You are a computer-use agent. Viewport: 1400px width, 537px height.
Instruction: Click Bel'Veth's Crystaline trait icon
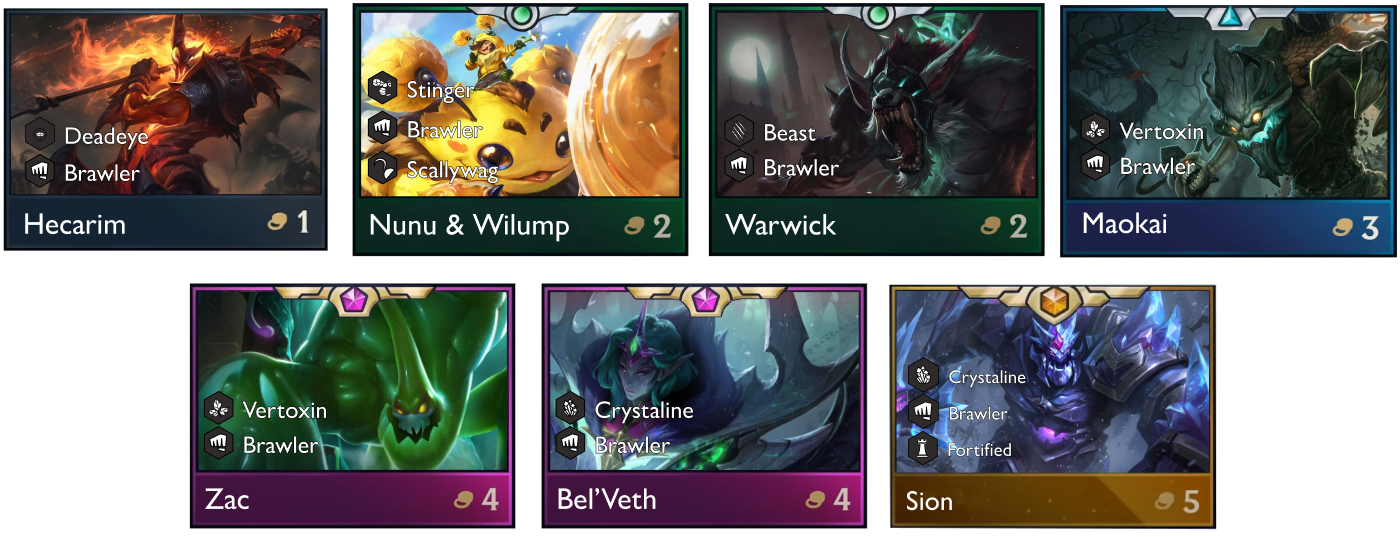(571, 409)
